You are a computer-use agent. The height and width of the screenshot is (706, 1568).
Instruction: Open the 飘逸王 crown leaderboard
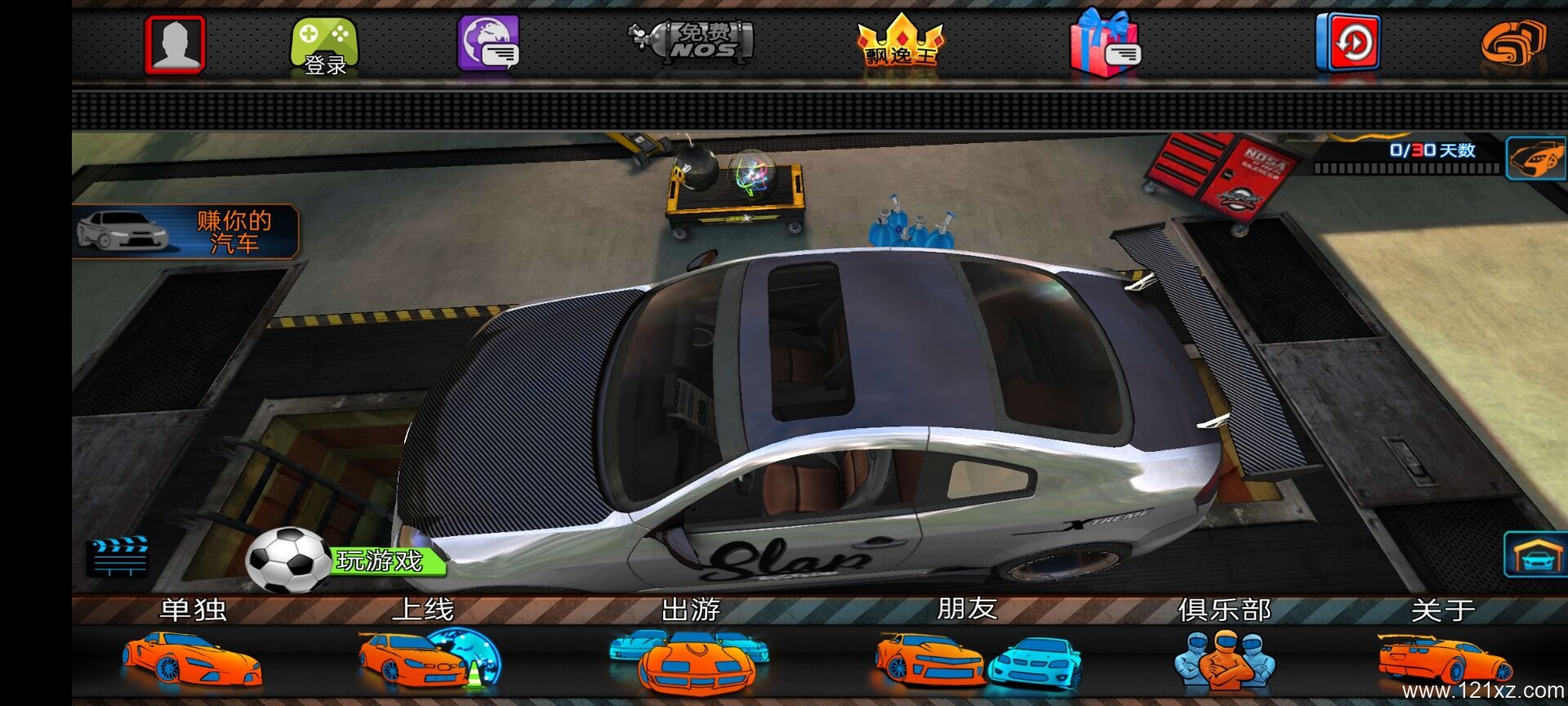pyautogui.click(x=900, y=42)
